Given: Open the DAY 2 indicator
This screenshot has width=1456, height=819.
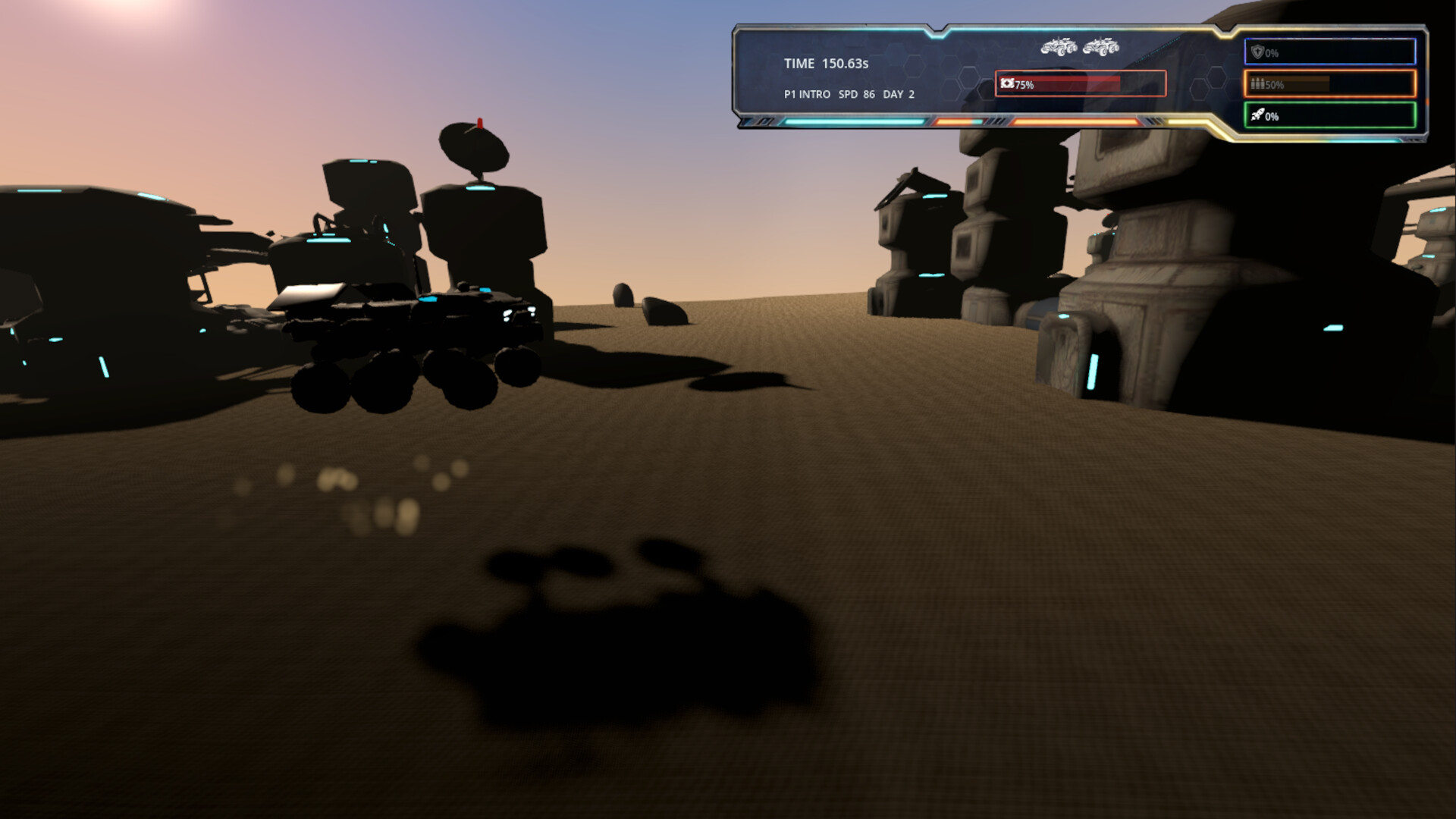Looking at the screenshot, I should 899,95.
